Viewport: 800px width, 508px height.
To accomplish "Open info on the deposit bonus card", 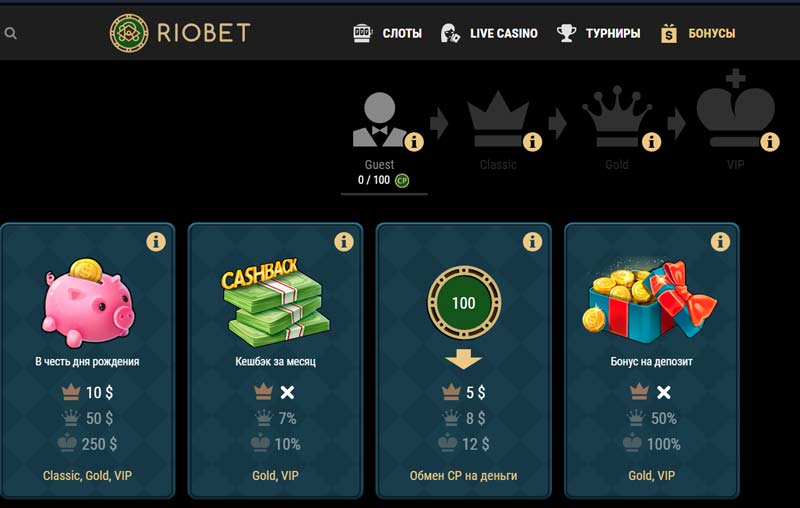I will pyautogui.click(x=719, y=242).
